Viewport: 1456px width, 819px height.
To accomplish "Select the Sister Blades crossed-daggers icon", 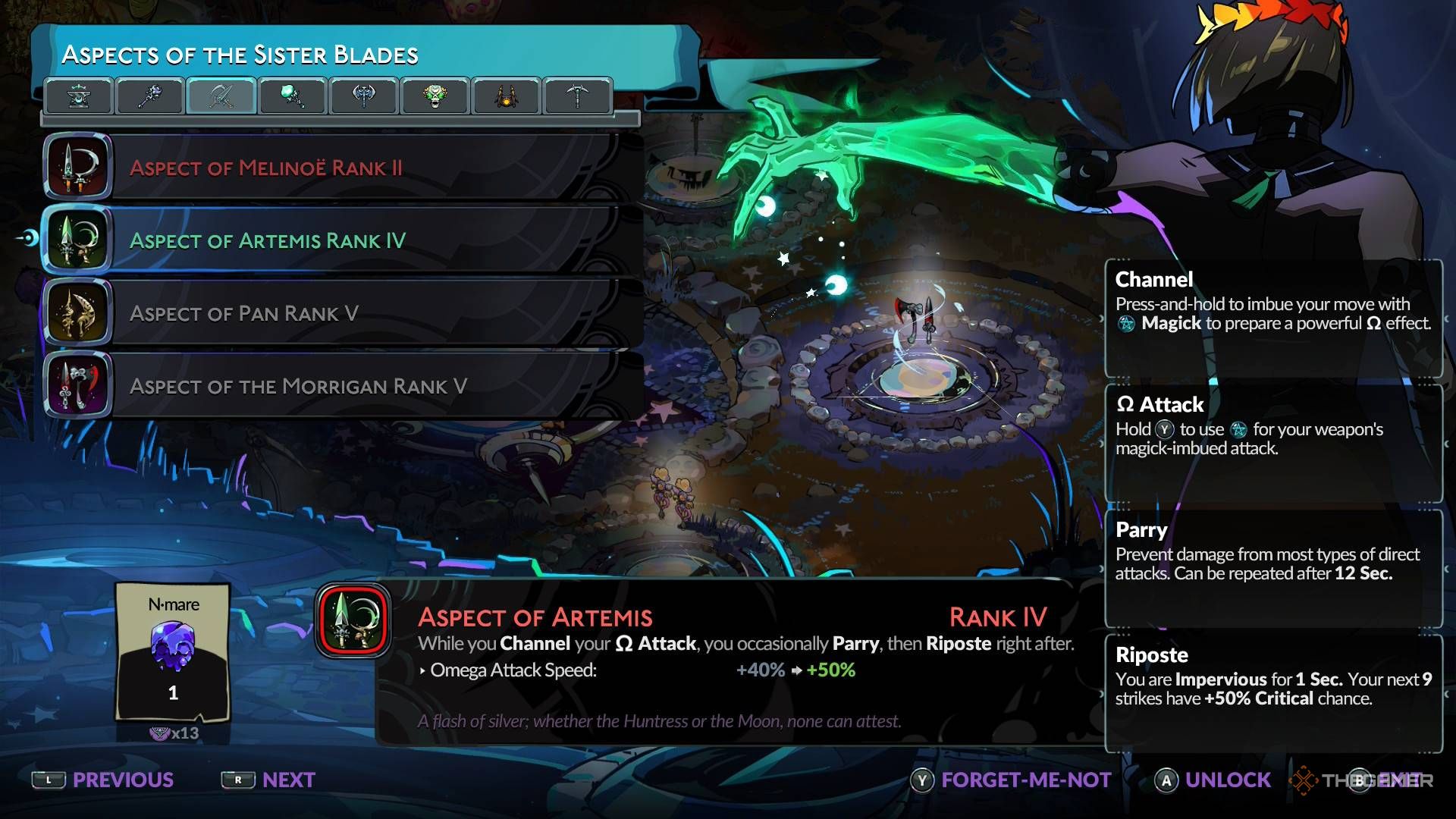I will [220, 96].
